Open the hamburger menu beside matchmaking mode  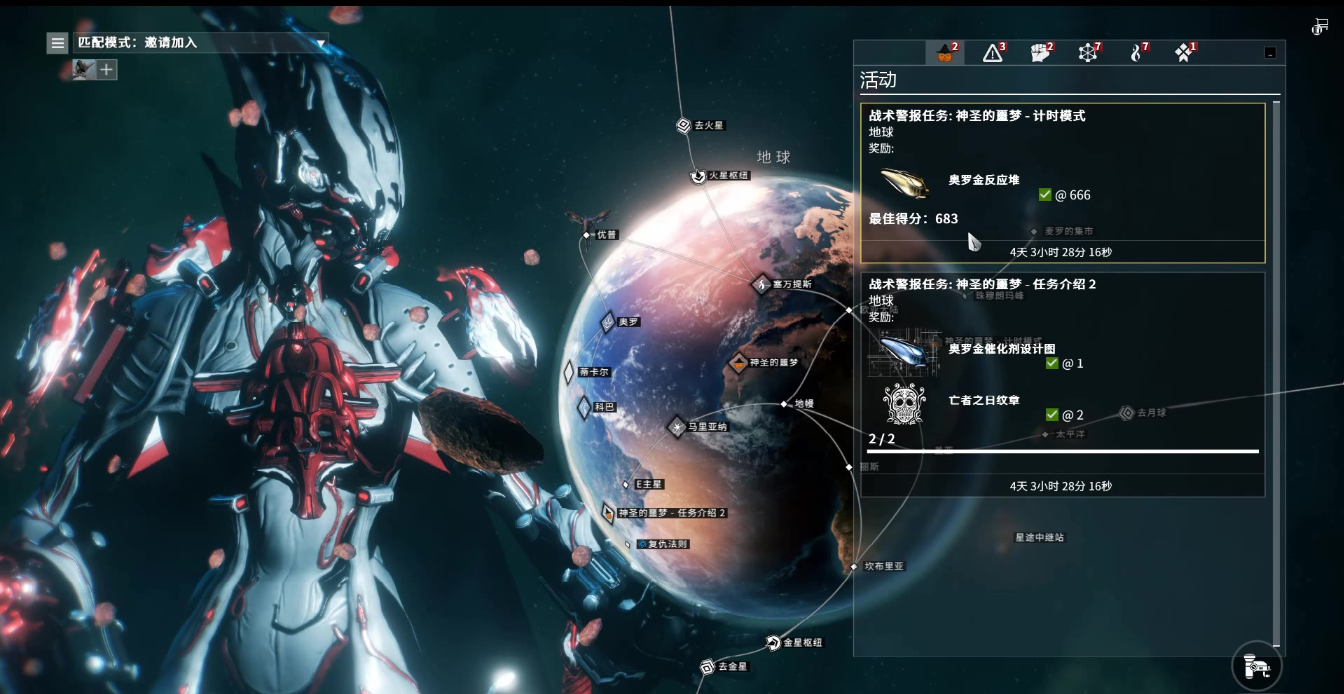point(58,43)
